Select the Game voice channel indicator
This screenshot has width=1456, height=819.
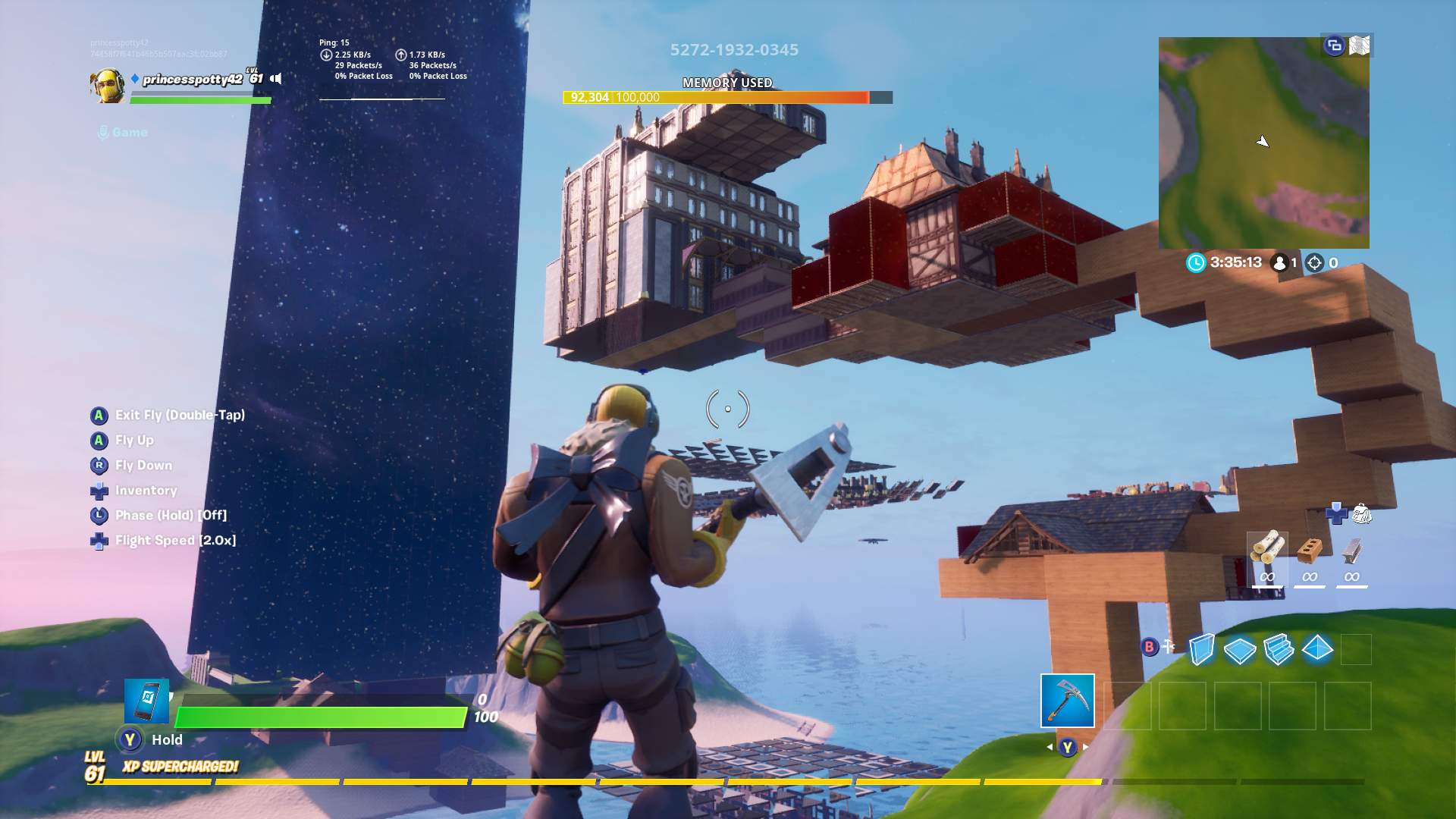(x=122, y=133)
